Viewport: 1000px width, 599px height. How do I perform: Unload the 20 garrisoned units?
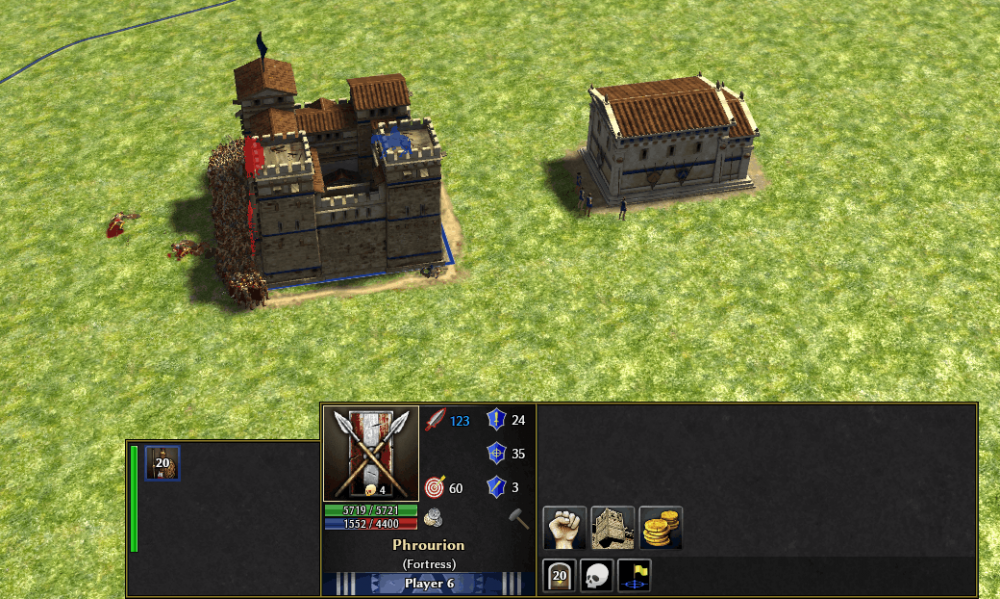559,577
